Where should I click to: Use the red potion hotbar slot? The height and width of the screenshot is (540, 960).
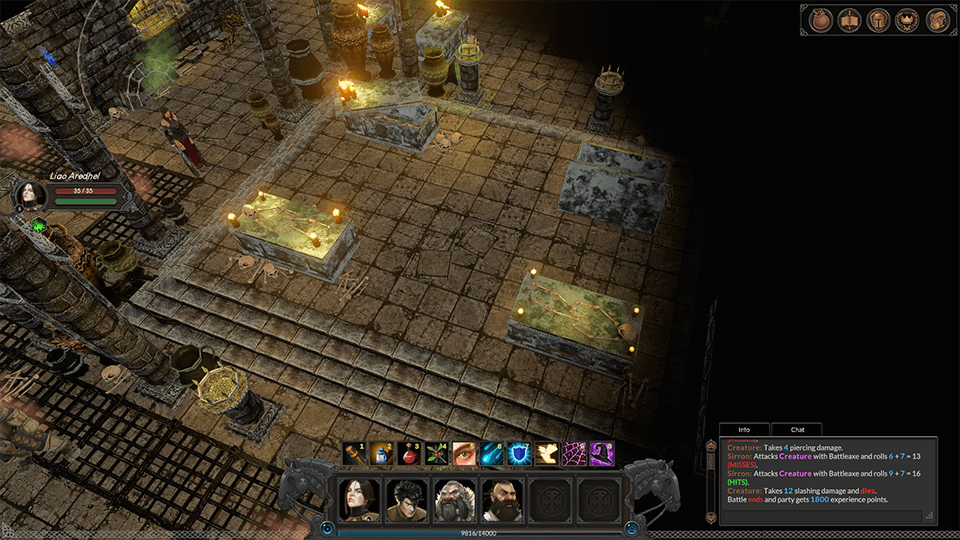coord(409,454)
